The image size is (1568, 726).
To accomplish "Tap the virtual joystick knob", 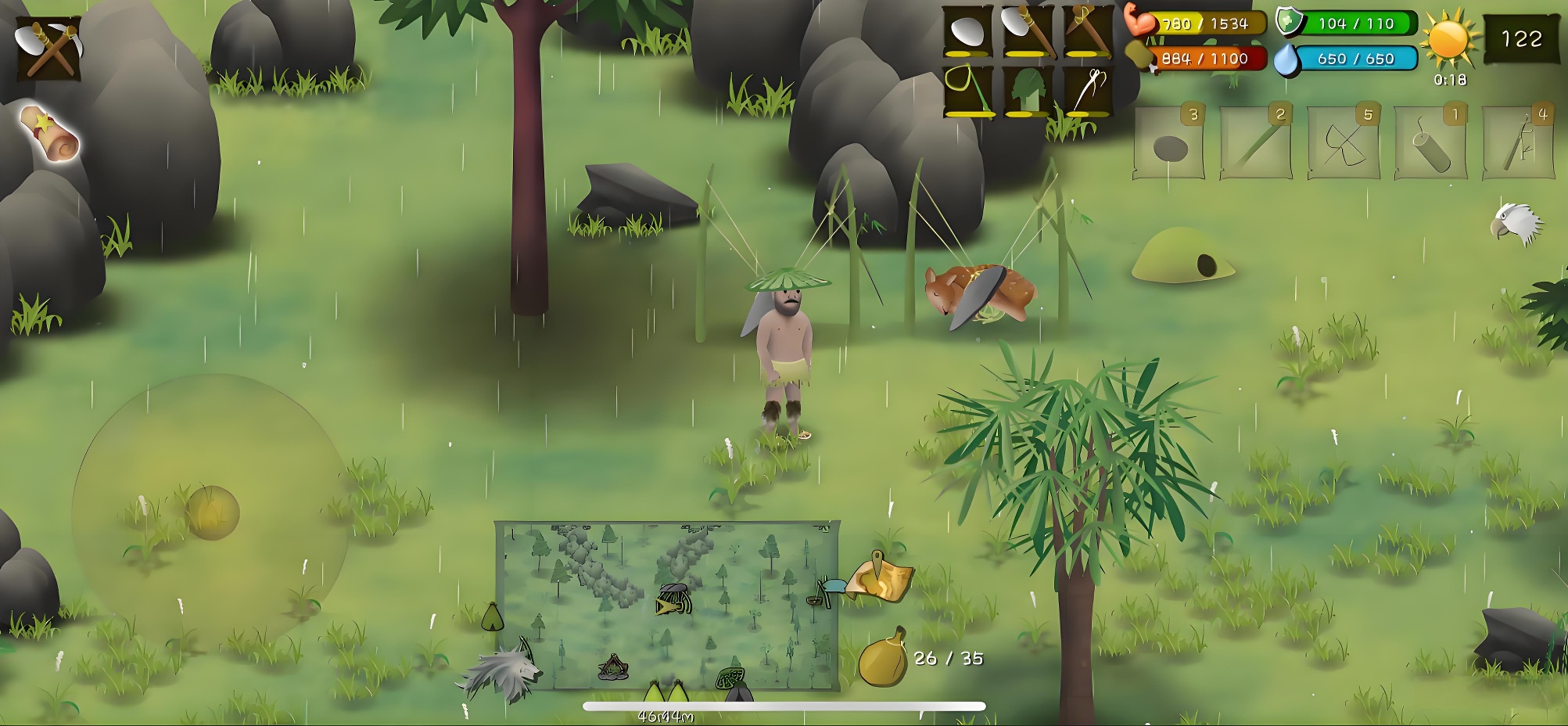I will 212,513.
